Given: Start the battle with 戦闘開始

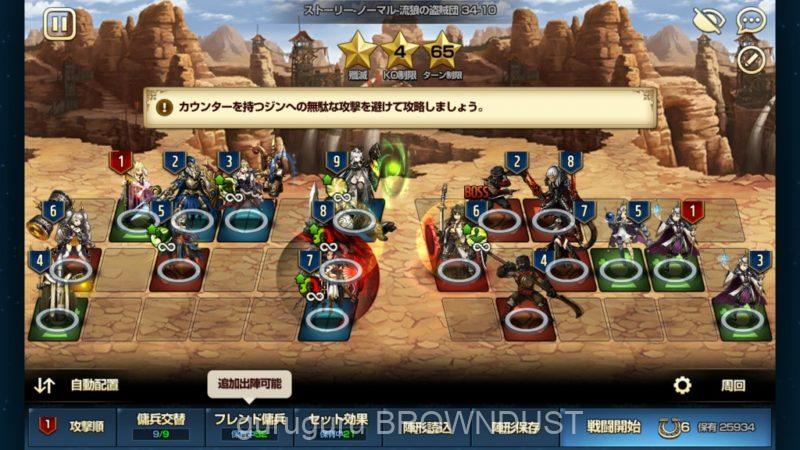Looking at the screenshot, I should [613, 425].
